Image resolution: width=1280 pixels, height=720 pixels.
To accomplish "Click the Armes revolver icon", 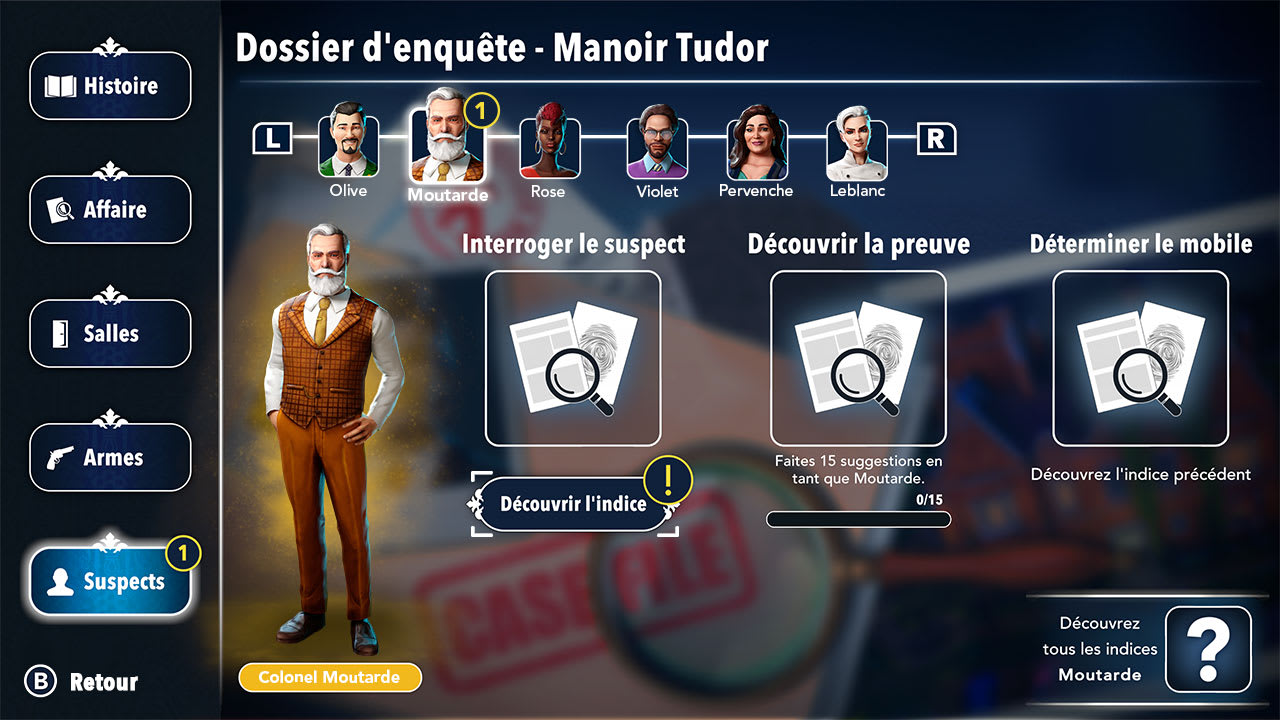I will click(x=110, y=457).
